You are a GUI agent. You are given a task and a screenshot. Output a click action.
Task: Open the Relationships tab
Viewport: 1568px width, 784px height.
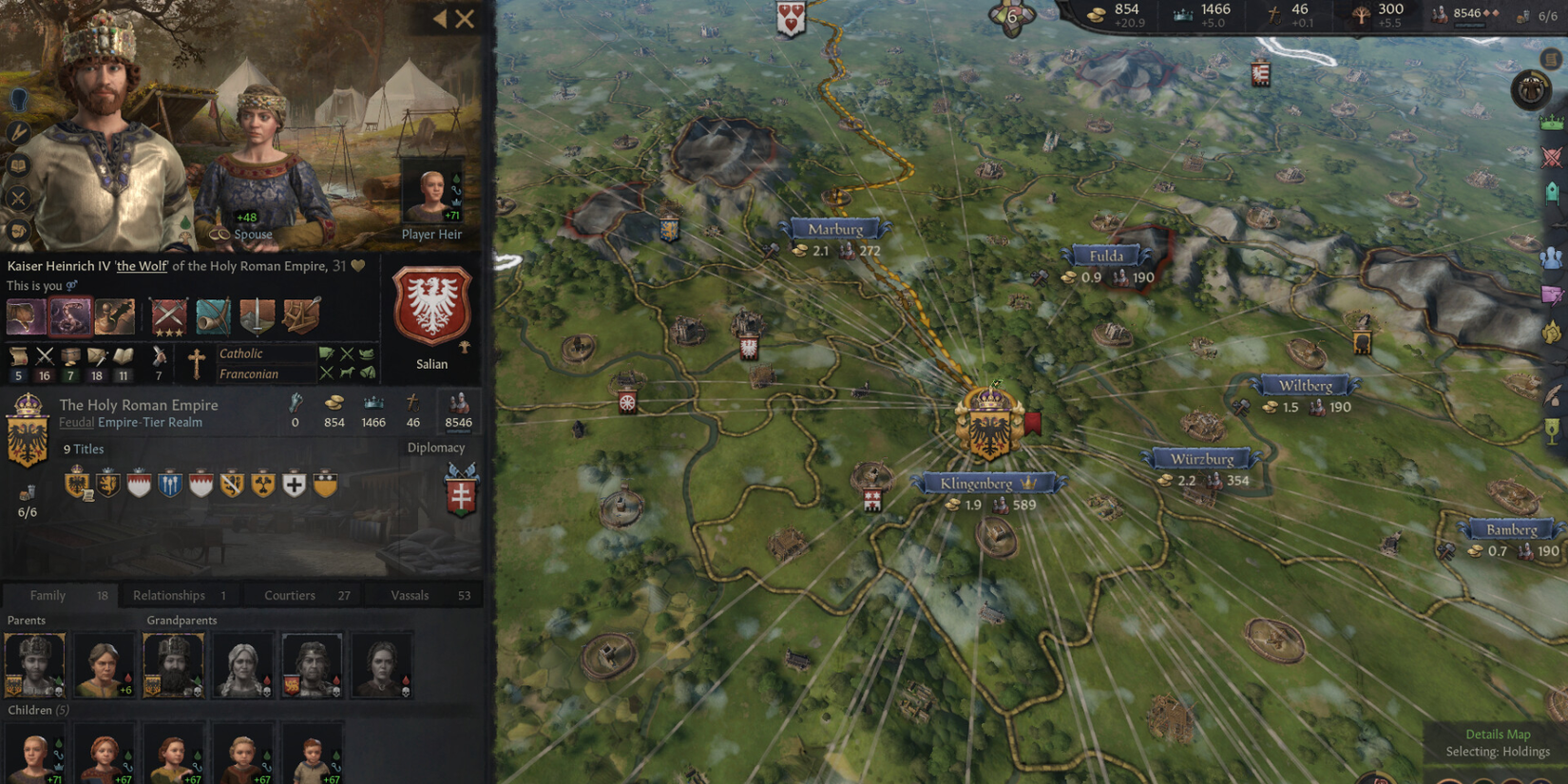169,595
